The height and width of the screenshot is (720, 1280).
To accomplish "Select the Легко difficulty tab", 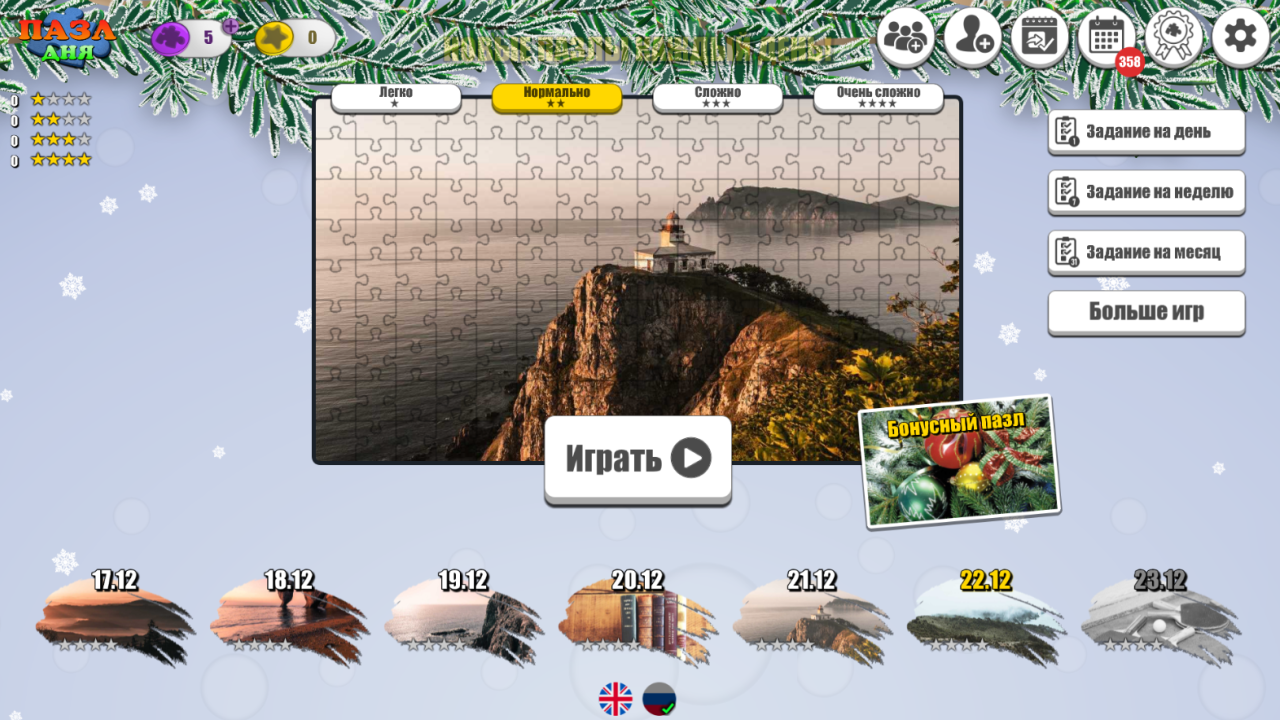I will point(396,95).
